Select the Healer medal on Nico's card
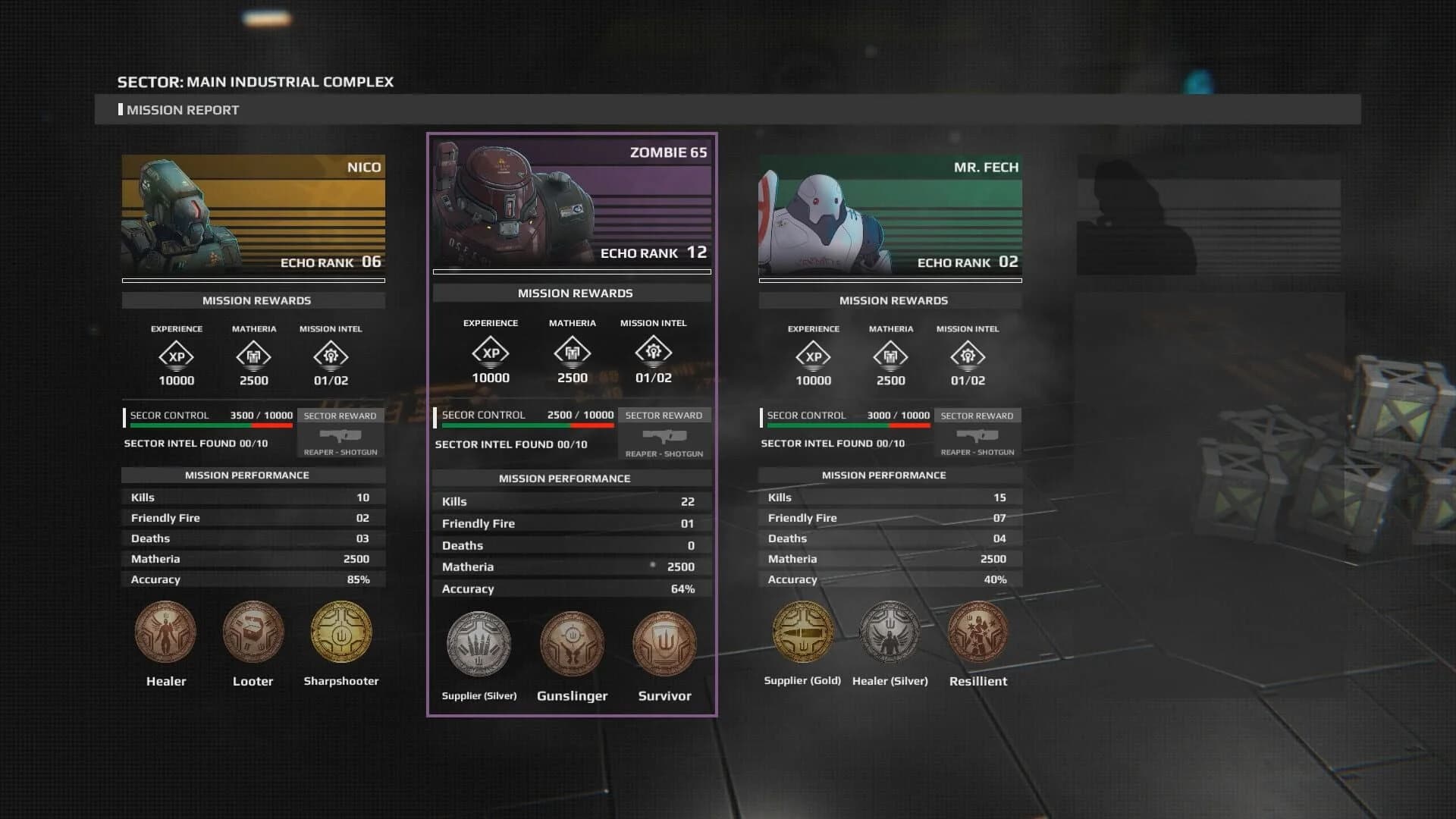The image size is (1456, 819). coord(165,631)
